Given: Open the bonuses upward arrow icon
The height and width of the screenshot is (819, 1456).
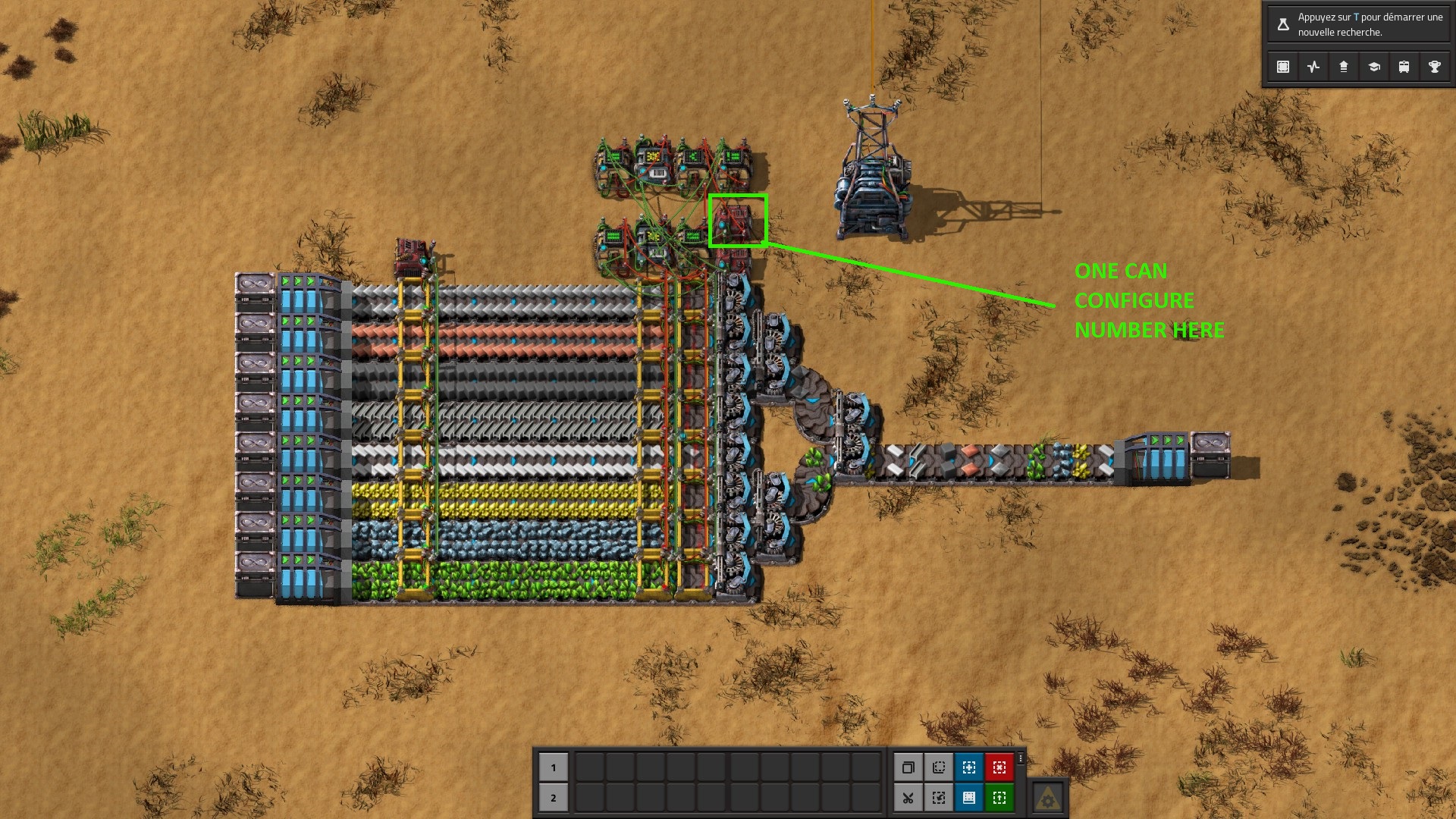Looking at the screenshot, I should pos(1344,67).
